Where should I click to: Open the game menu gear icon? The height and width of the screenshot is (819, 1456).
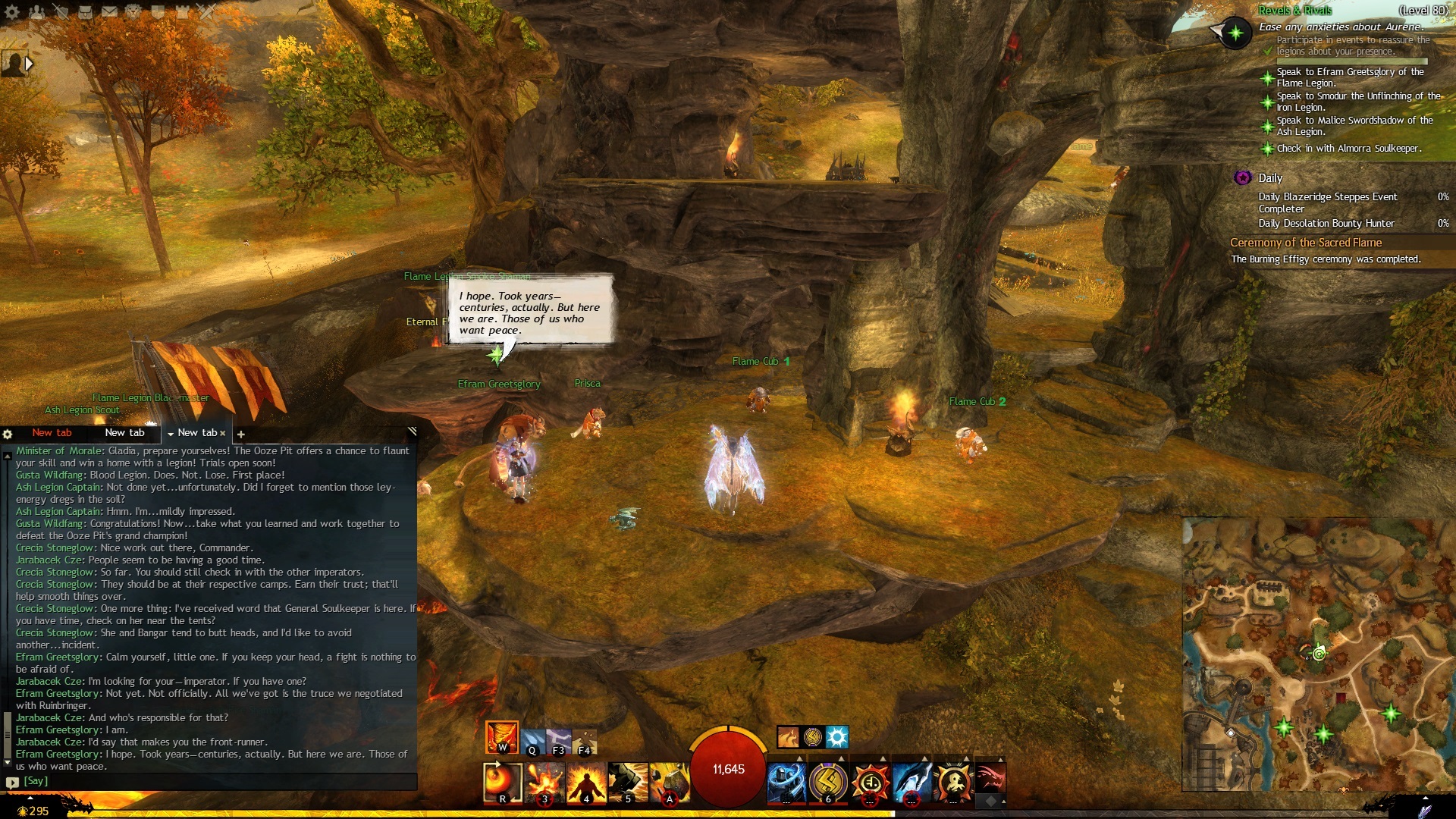point(12,11)
